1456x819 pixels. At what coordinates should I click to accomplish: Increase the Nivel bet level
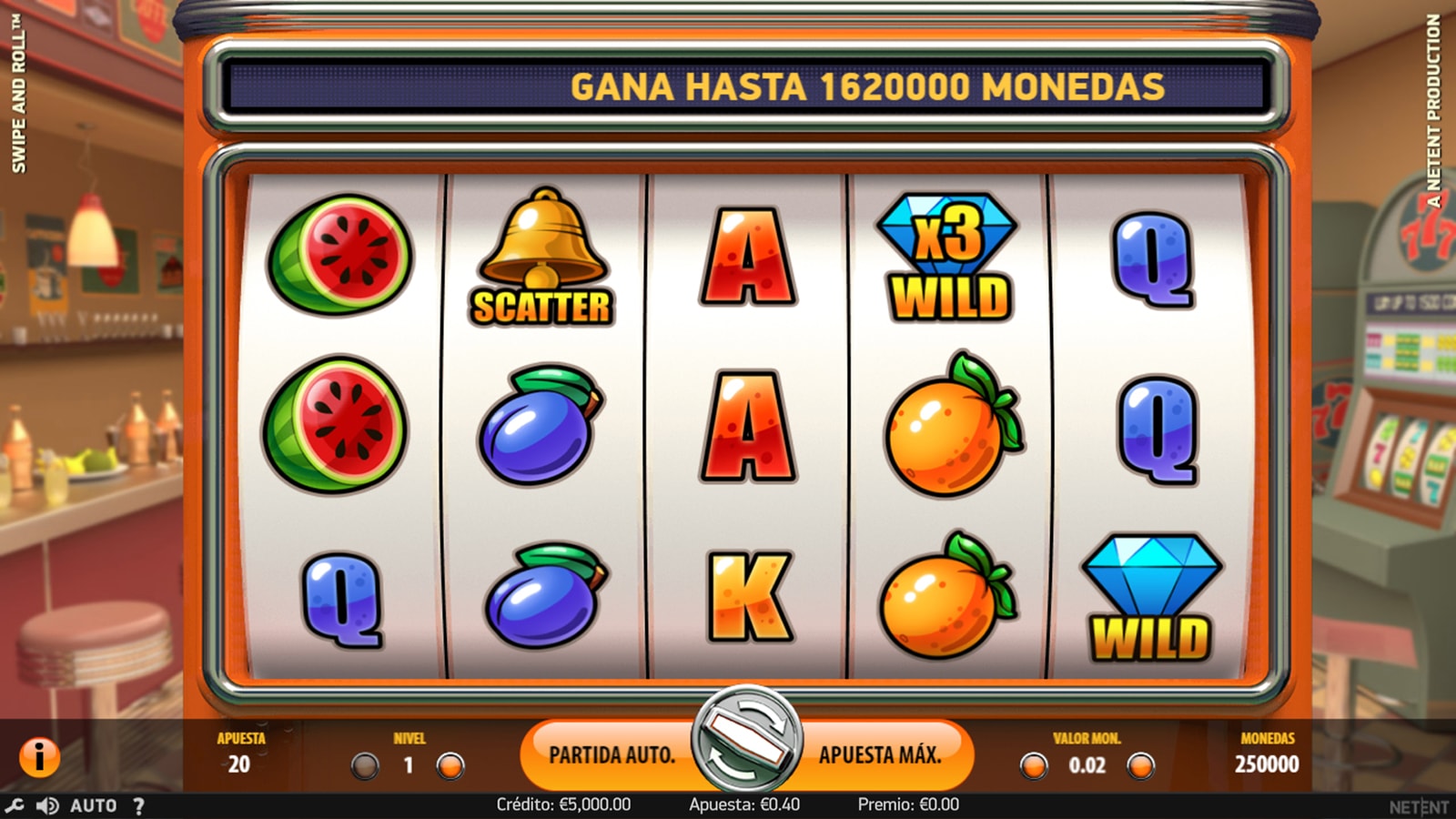pos(450,766)
